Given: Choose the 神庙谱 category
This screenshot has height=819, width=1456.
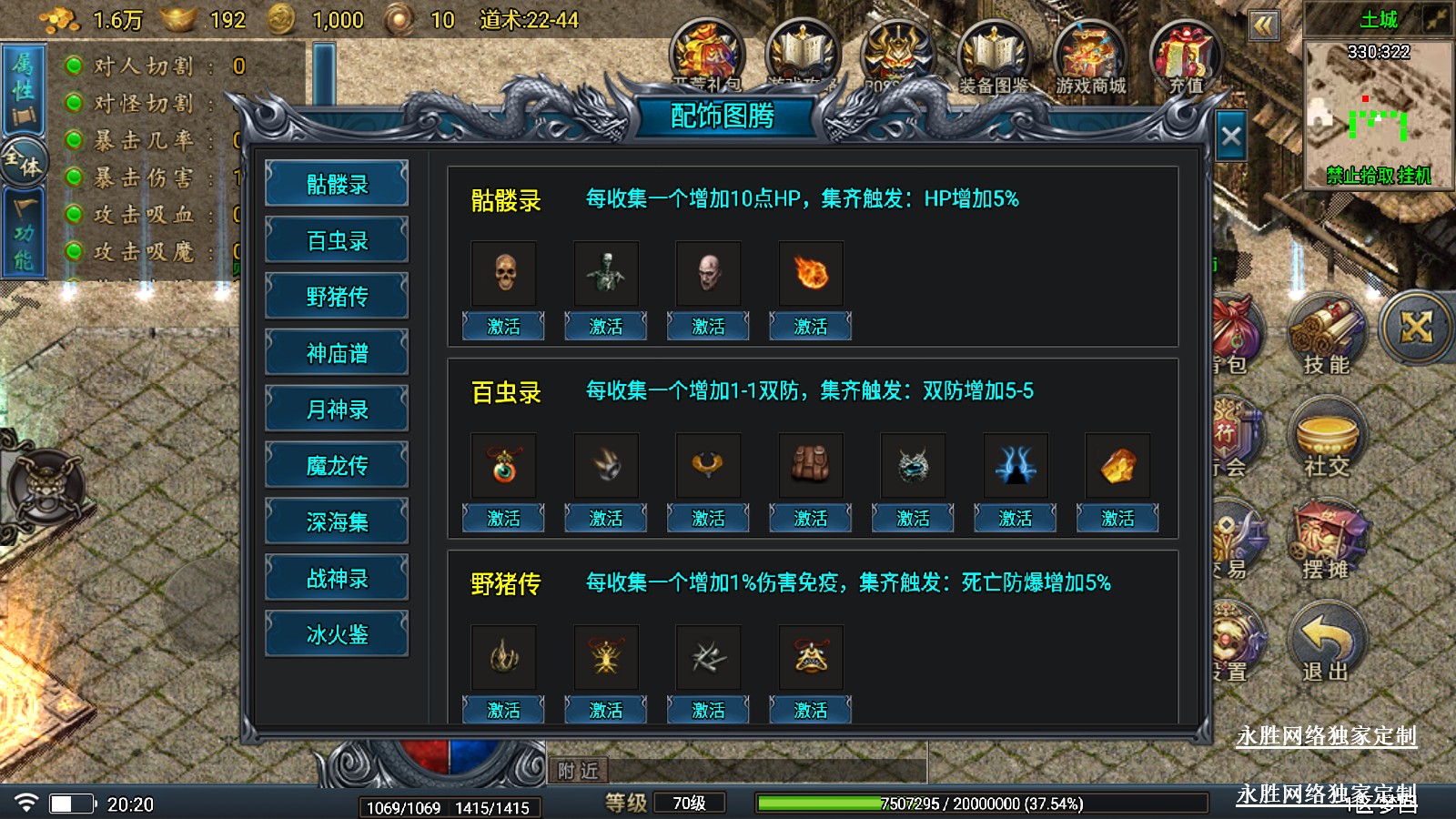Looking at the screenshot, I should click(x=337, y=353).
